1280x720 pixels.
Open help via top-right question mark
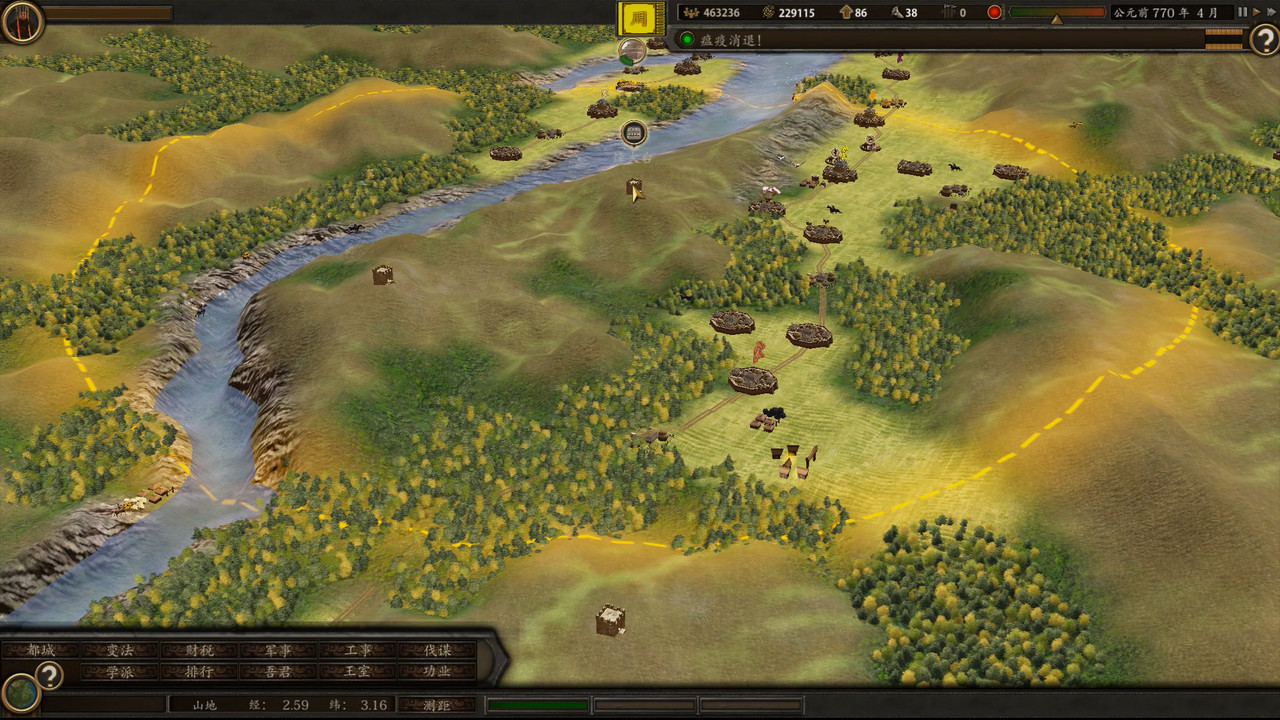point(1264,39)
